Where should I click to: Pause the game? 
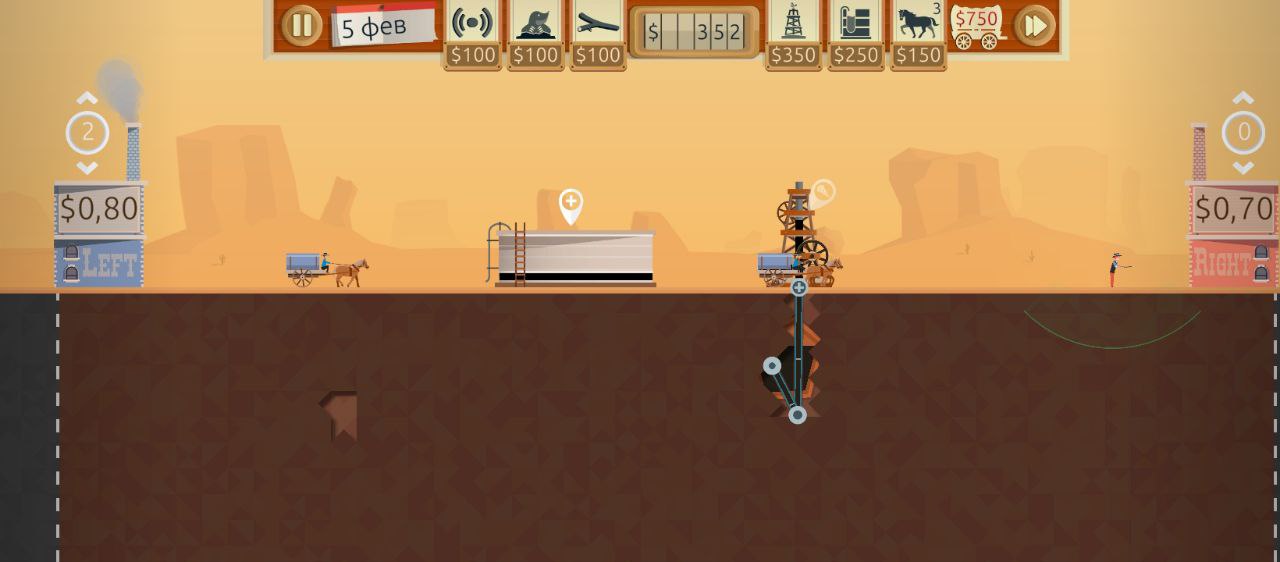point(301,26)
